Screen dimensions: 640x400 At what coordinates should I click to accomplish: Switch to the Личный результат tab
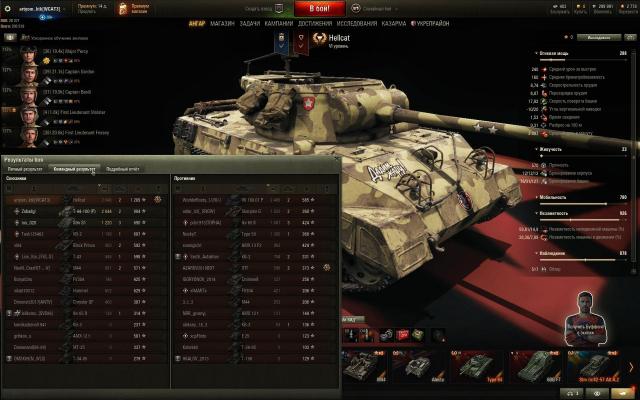point(26,169)
